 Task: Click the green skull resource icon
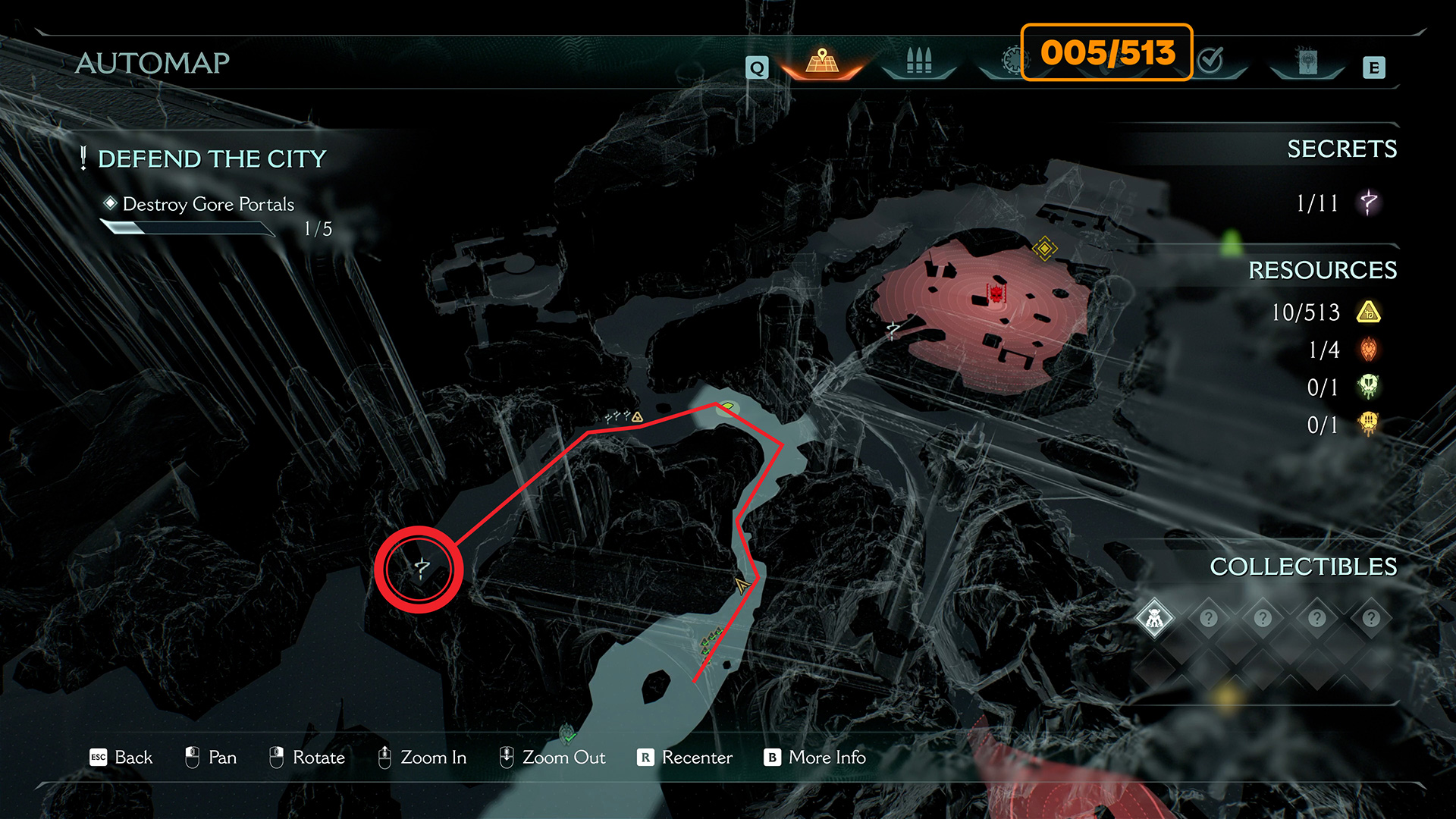click(x=1369, y=387)
